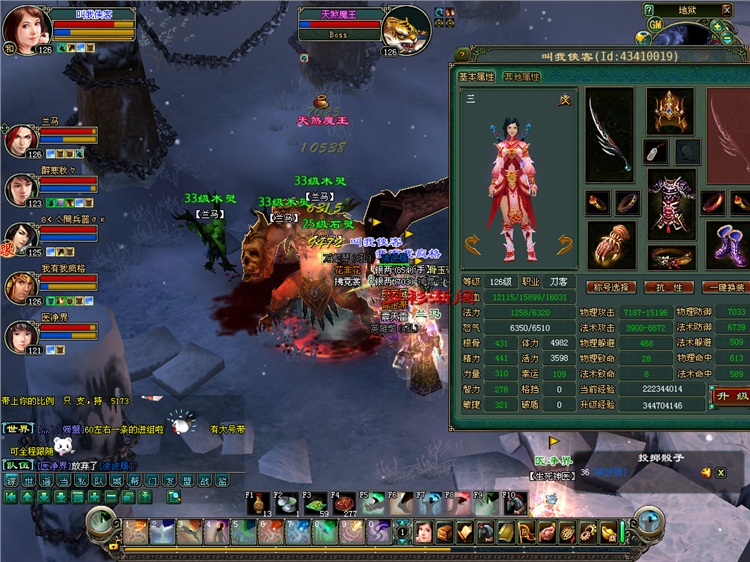Click the 抗性 resistance button

[669, 287]
